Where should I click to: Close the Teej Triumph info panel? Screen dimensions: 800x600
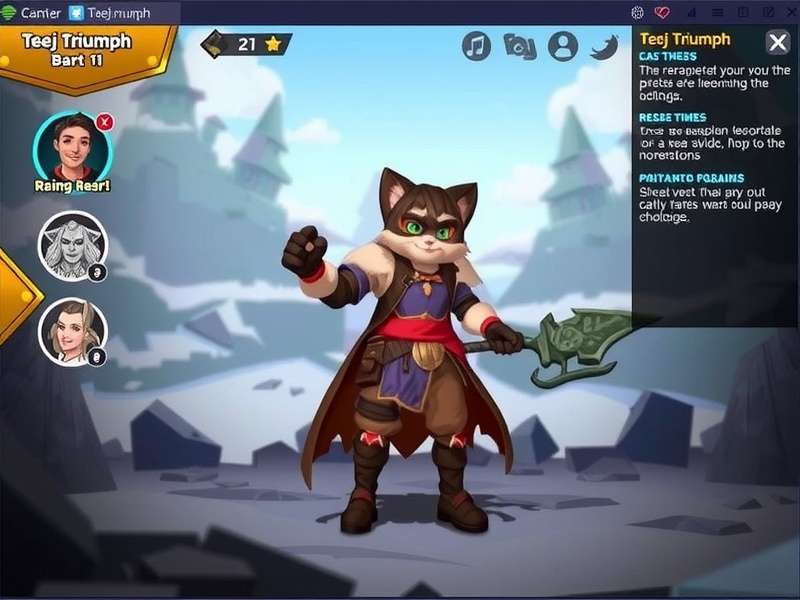pos(777,42)
